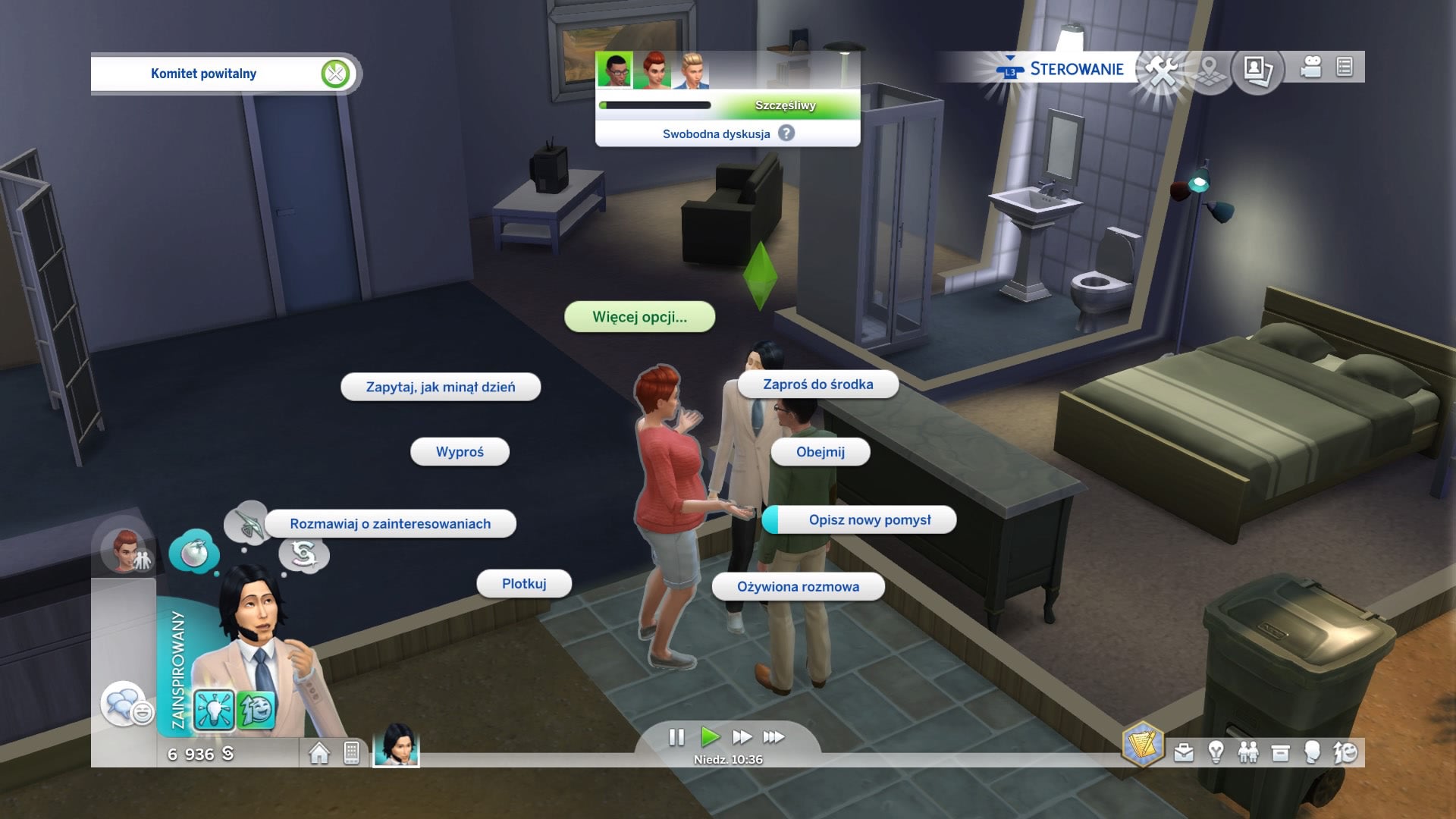Pause the game with the pause control
The image size is (1456, 819).
coord(677,736)
